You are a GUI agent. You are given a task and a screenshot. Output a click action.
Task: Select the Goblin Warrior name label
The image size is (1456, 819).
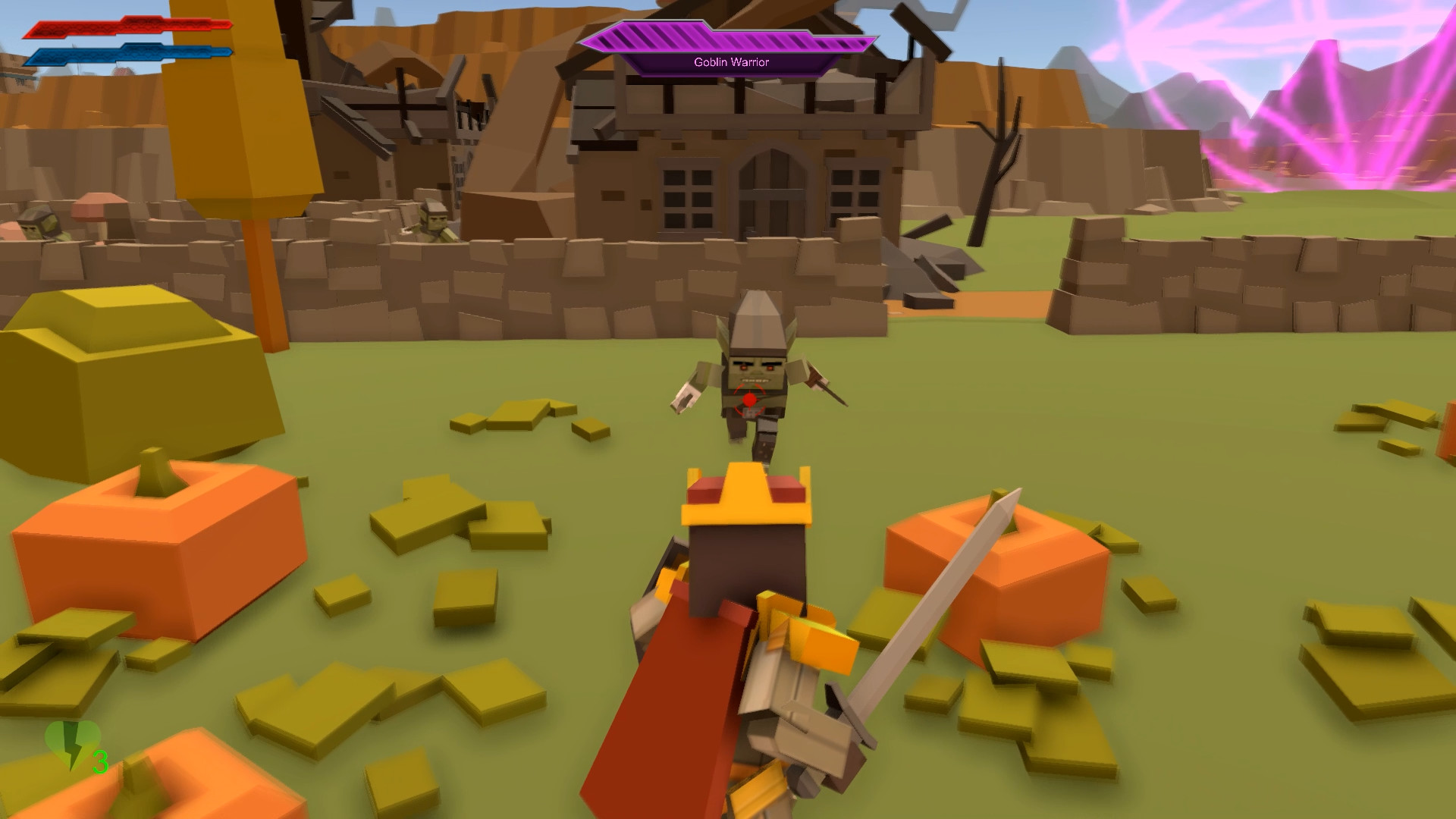tap(730, 63)
